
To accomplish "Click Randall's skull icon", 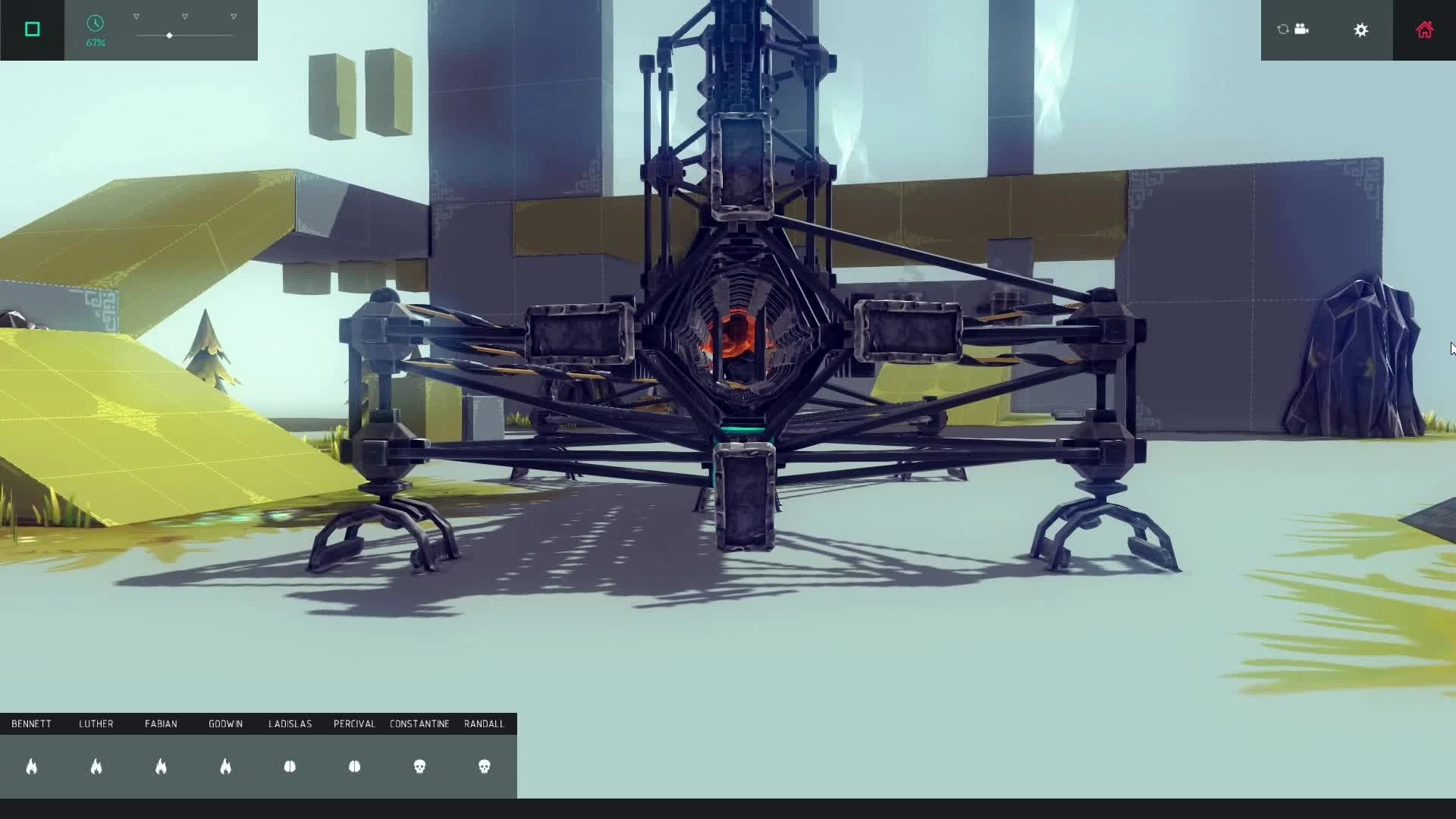I will coord(485,767).
